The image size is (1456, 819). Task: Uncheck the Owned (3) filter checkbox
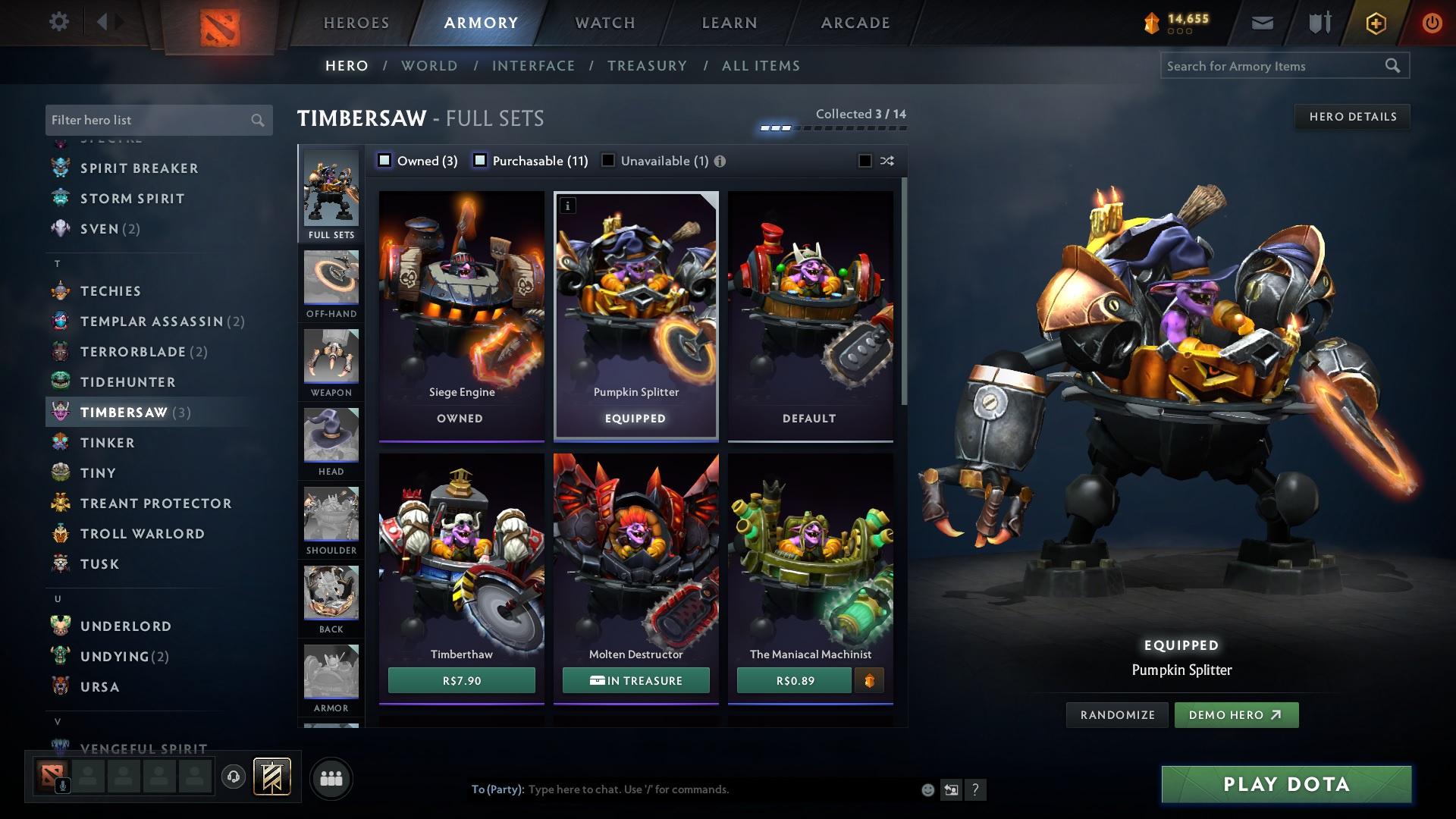tap(385, 161)
